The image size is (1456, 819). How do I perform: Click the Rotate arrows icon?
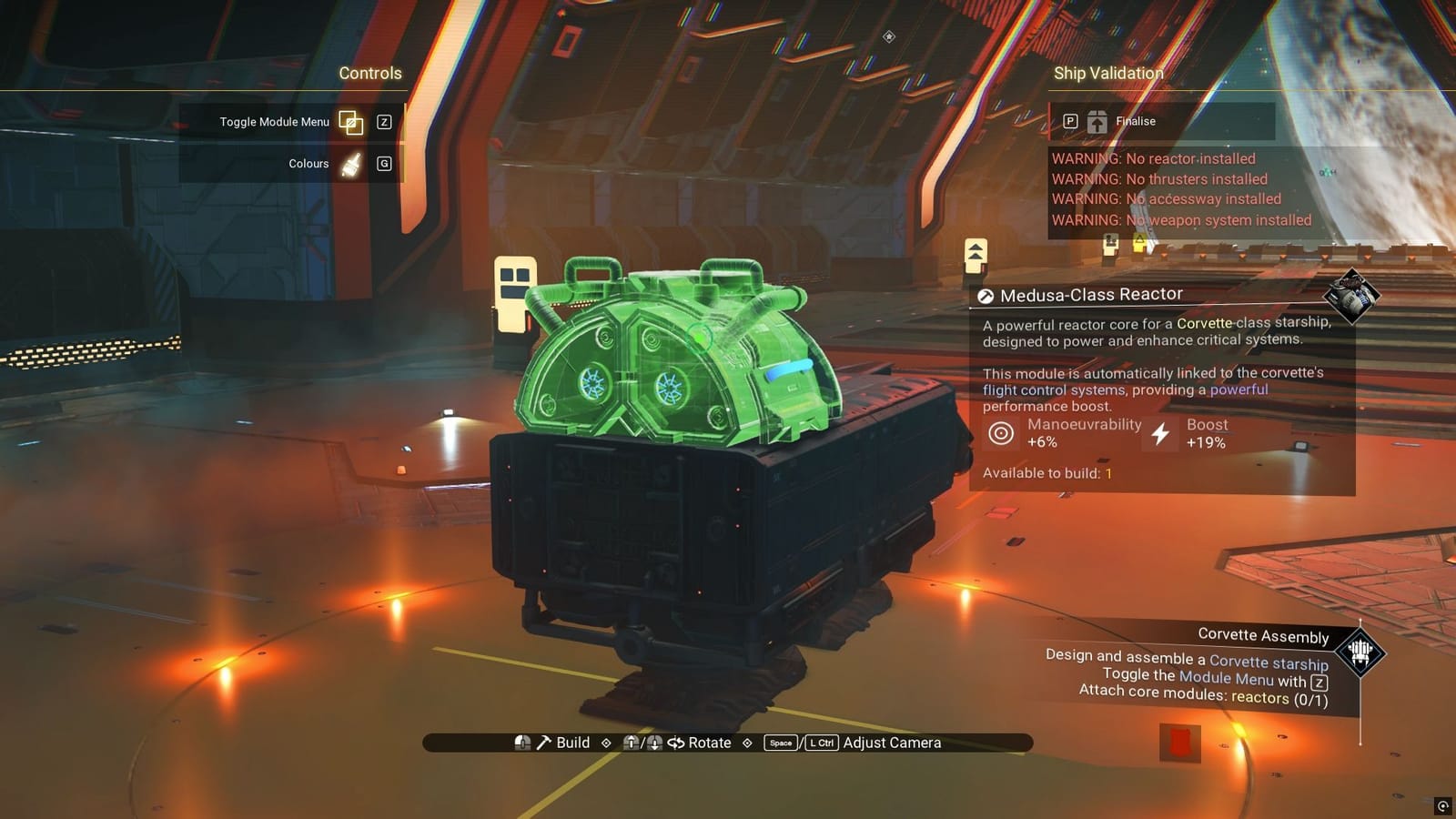[x=674, y=743]
